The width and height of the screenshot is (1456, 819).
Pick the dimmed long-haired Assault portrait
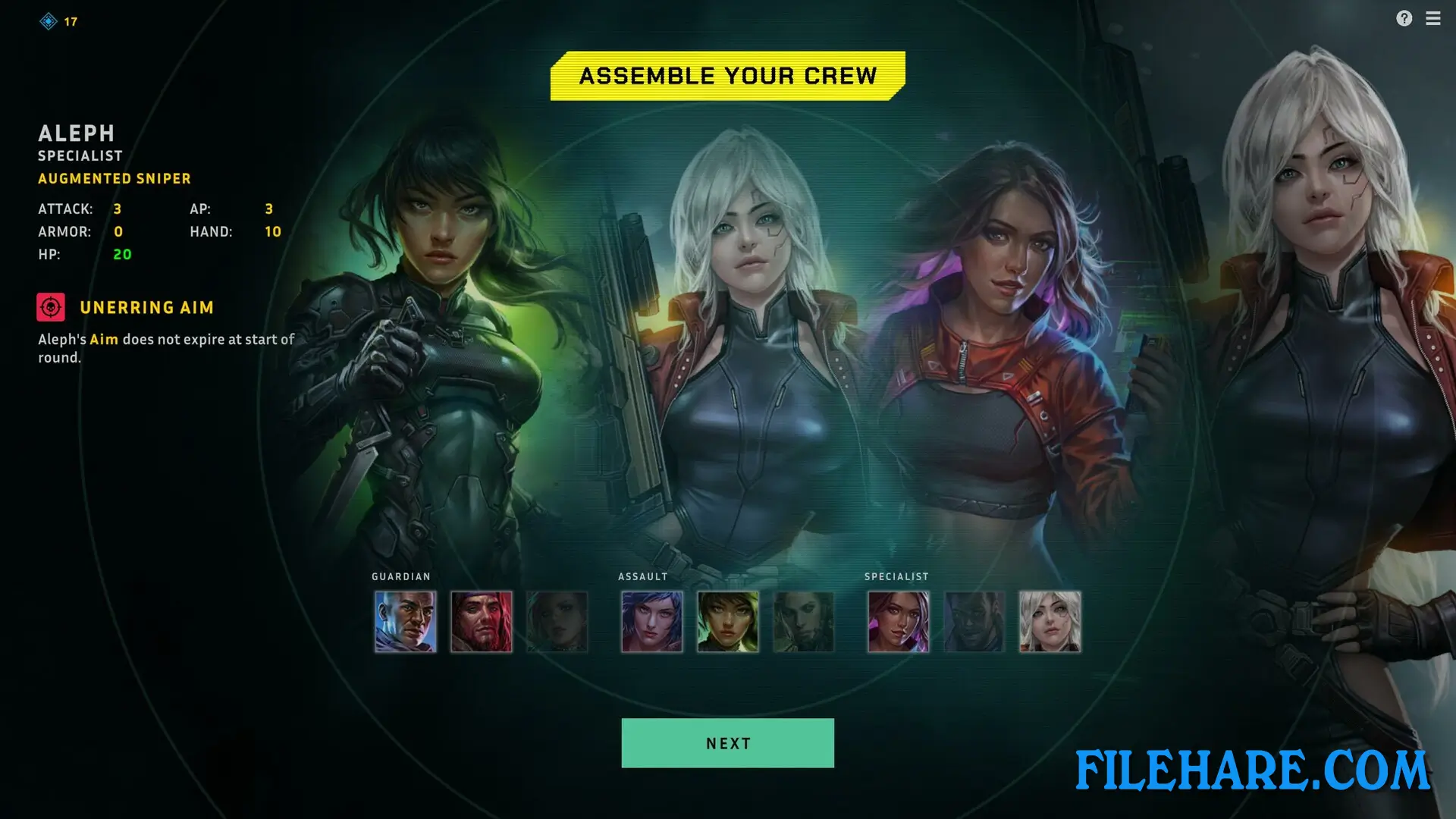[x=804, y=622]
